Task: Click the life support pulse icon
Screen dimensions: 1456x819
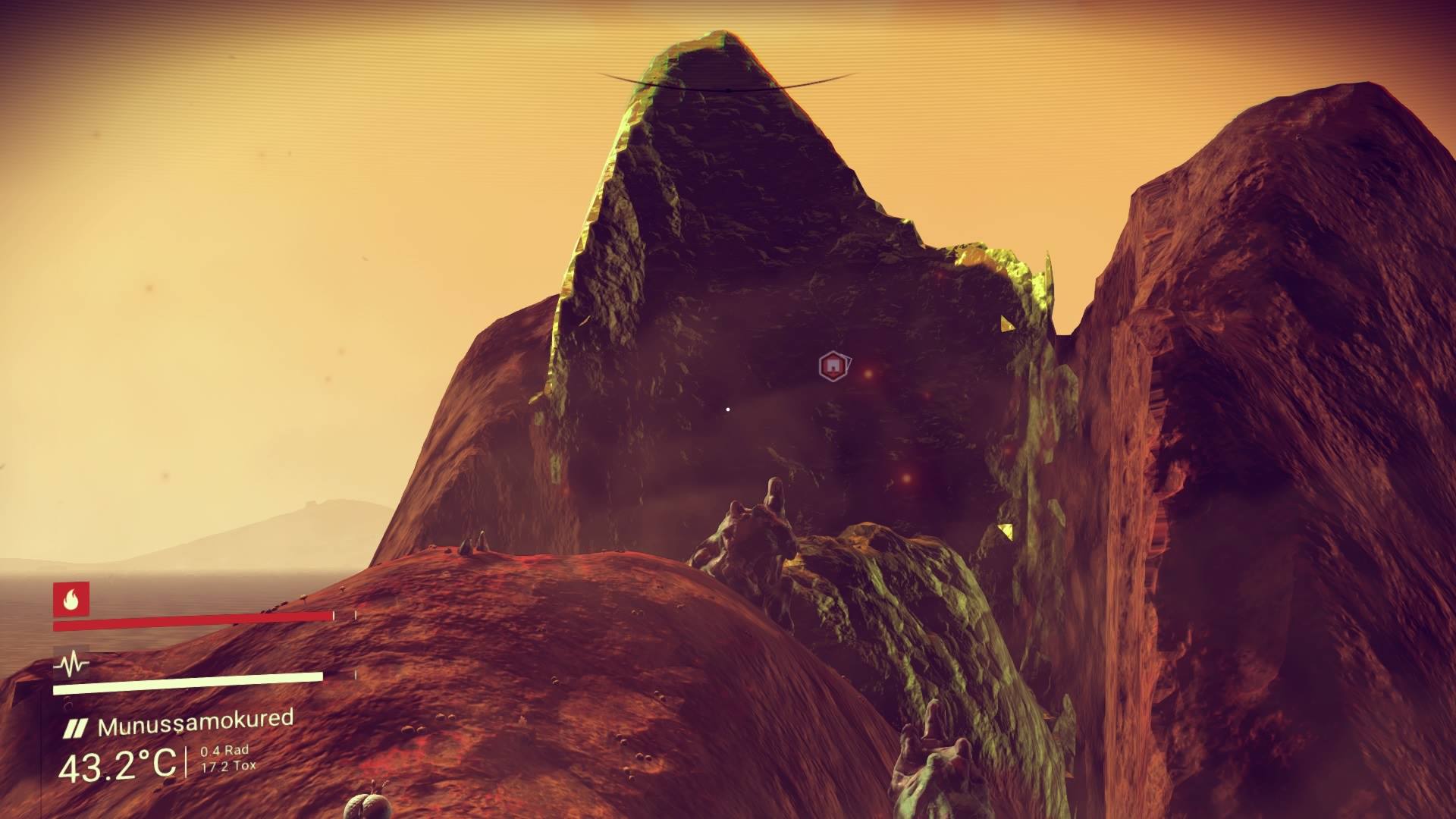Action: point(71,665)
